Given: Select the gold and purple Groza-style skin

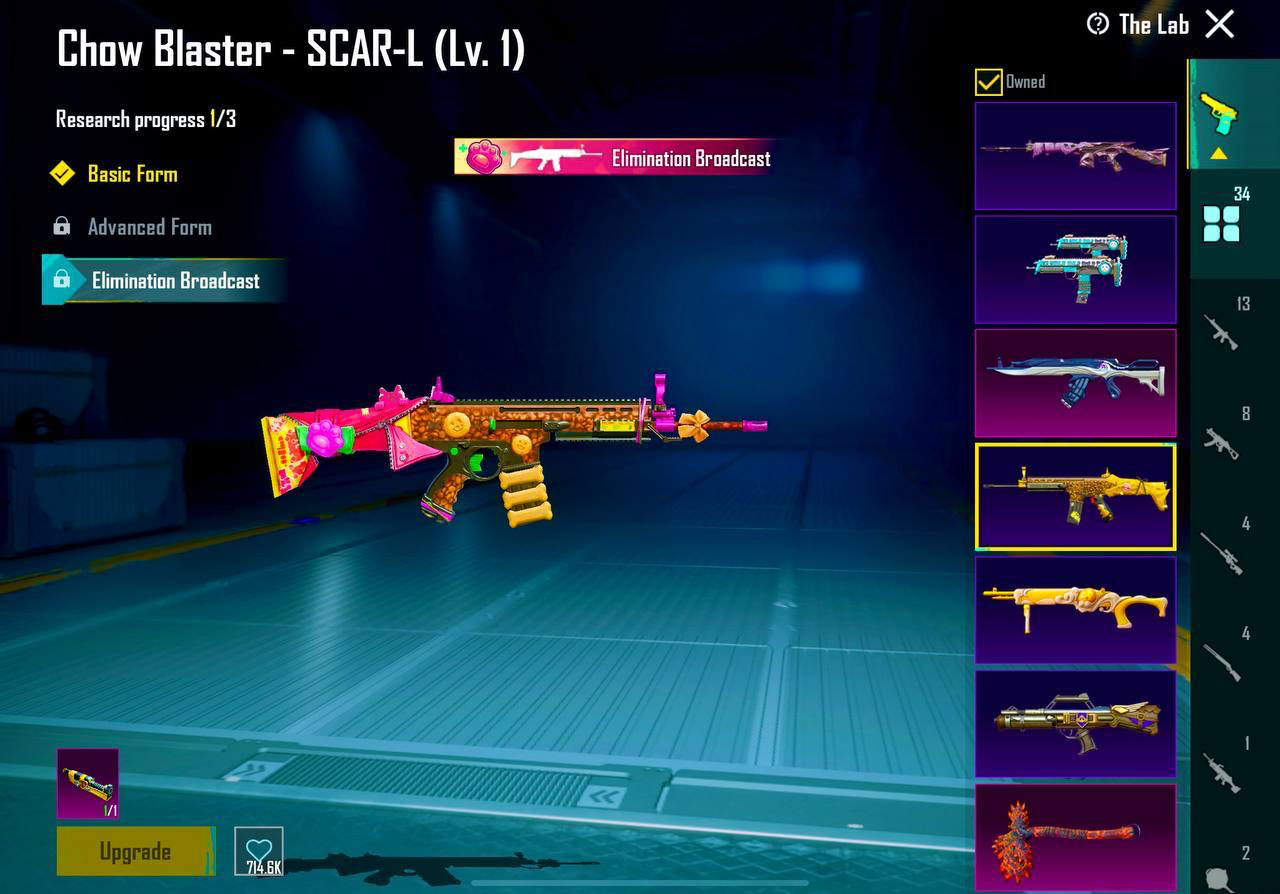Looking at the screenshot, I should tap(1075, 723).
